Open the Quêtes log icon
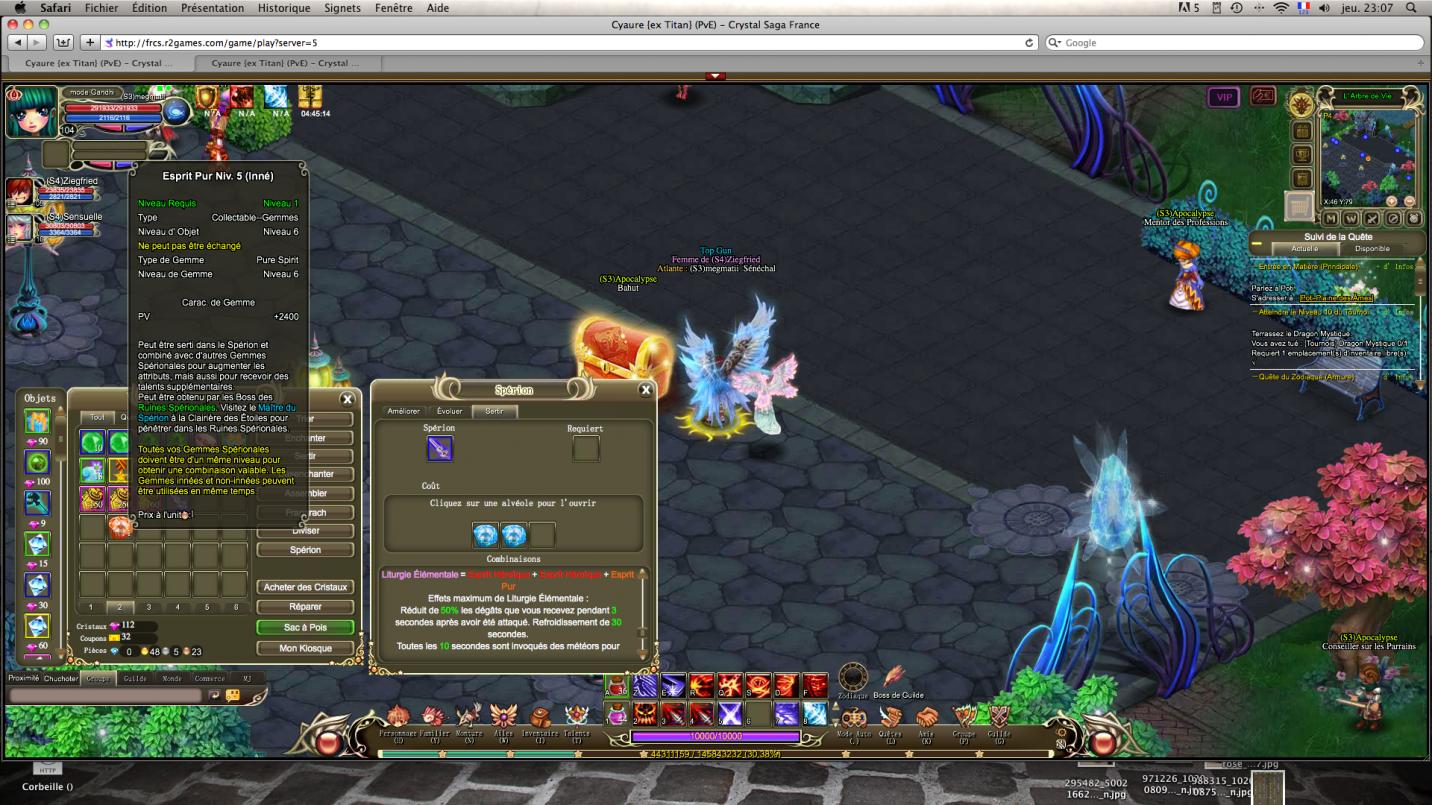 pyautogui.click(x=890, y=719)
